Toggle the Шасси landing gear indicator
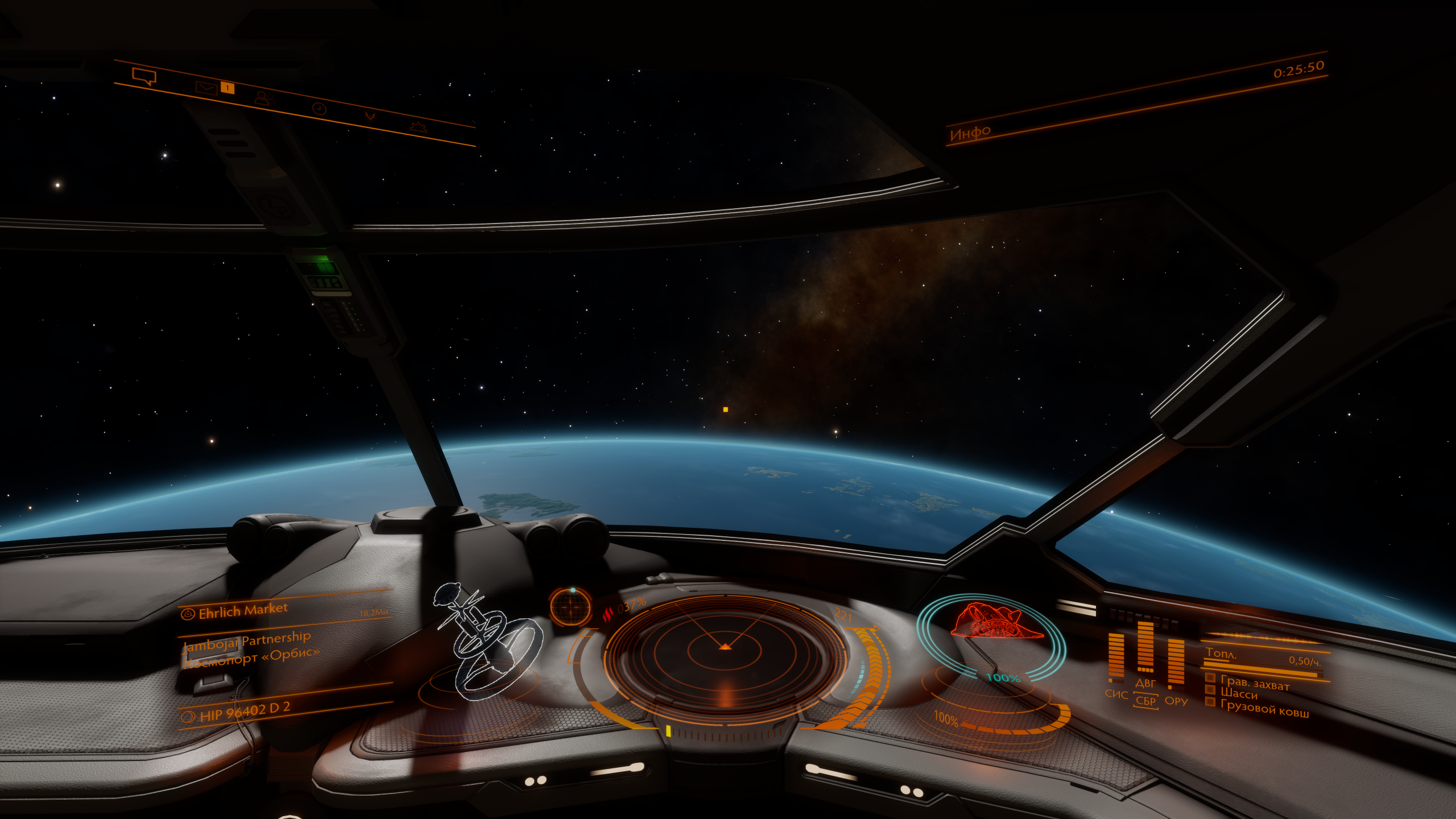This screenshot has width=1456, height=819. (1239, 693)
